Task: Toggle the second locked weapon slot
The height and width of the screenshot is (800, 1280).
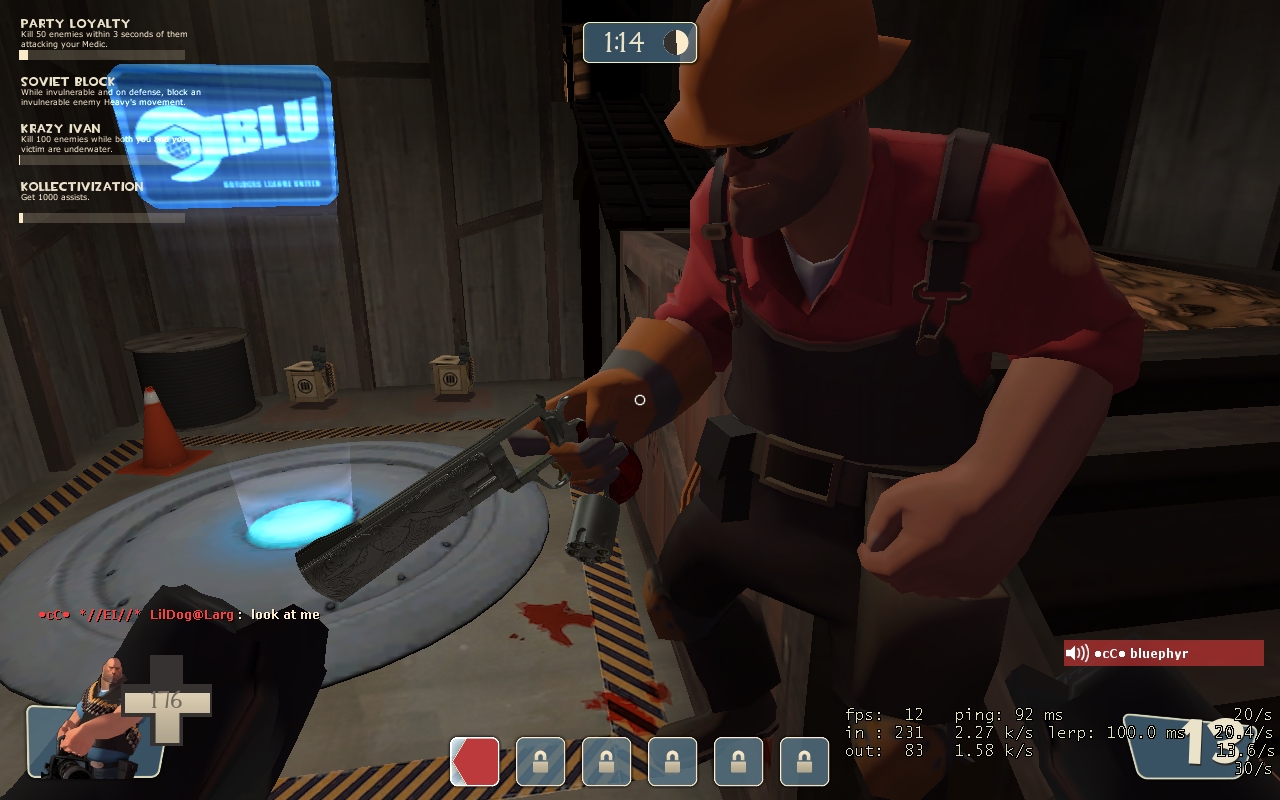Action: tap(606, 761)
